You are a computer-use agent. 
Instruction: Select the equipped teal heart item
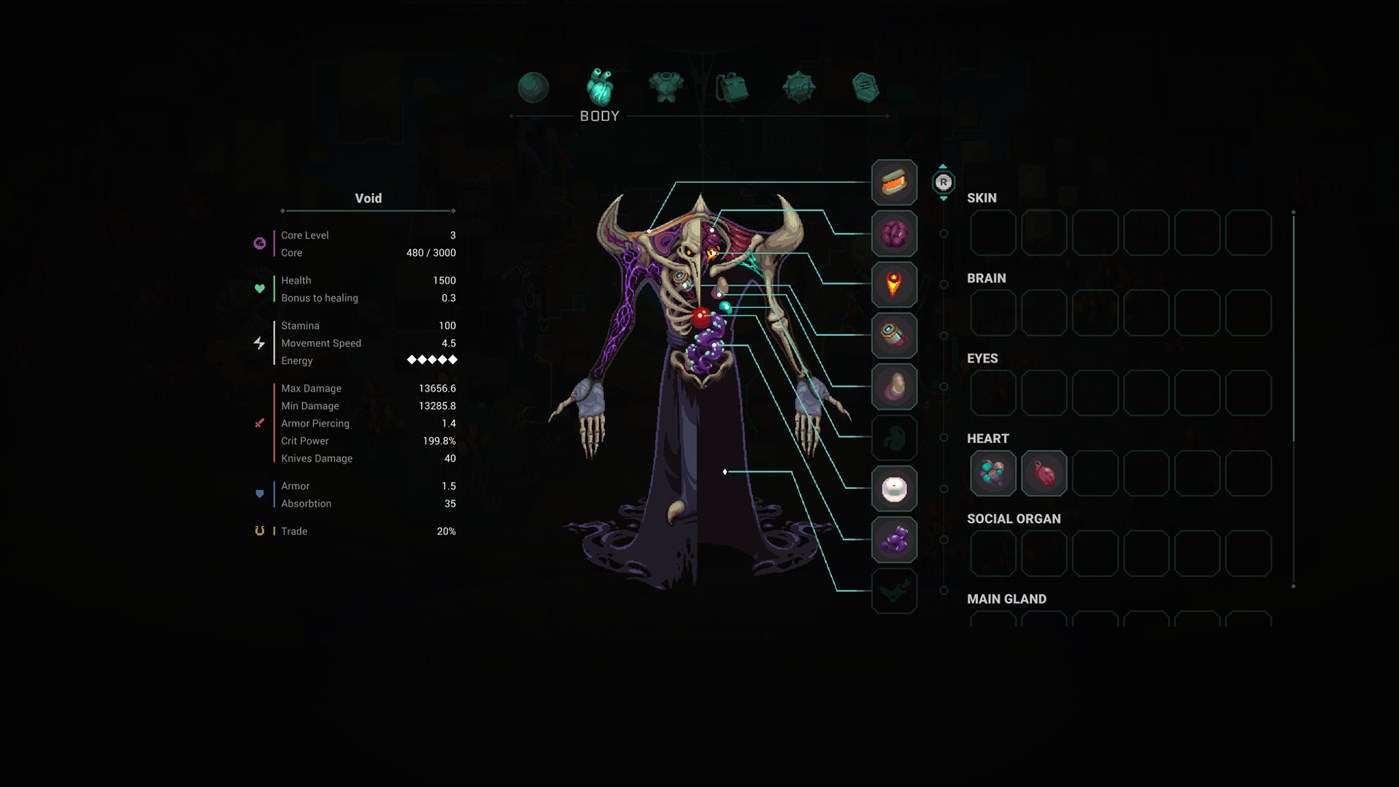pyautogui.click(x=992, y=473)
